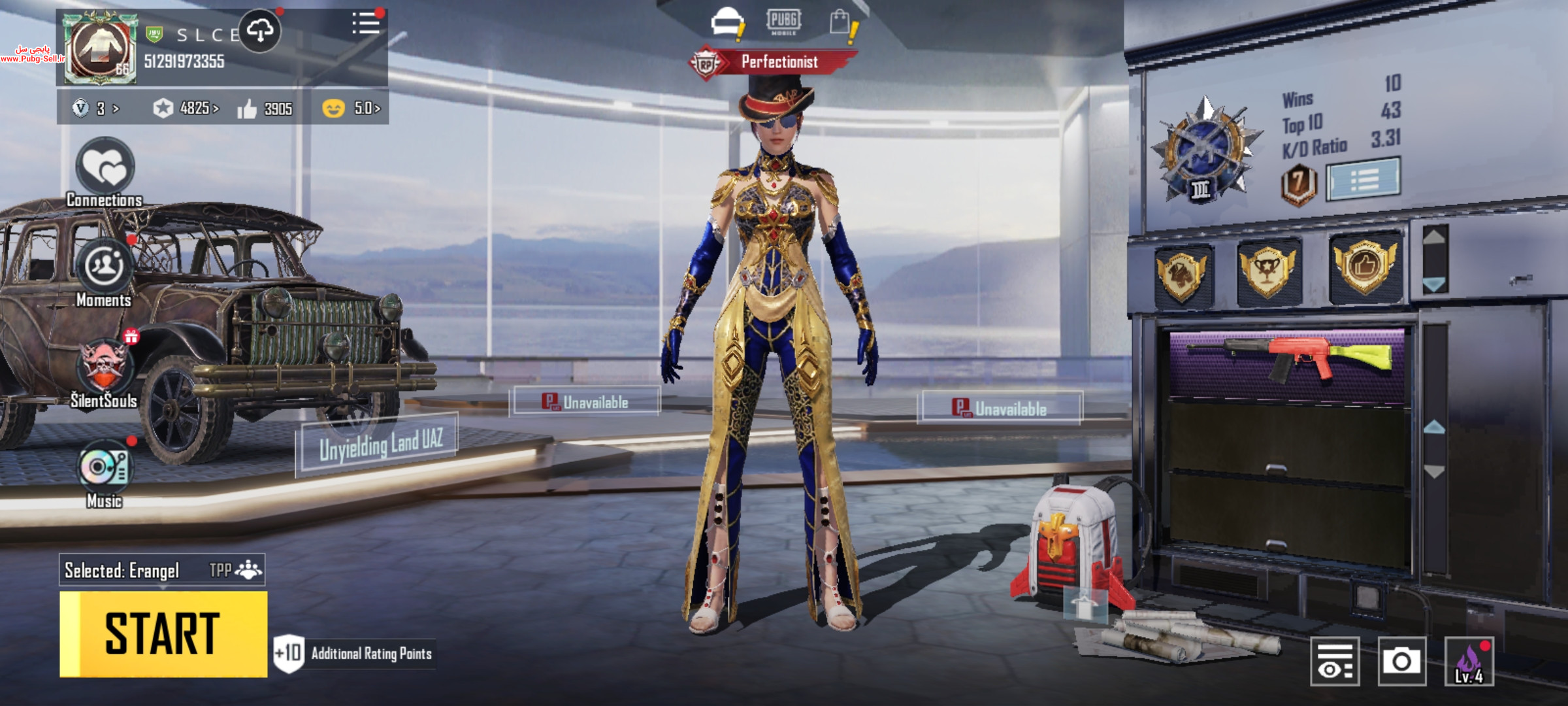
Task: Open the stats list button under K/D Ratio
Action: tap(1364, 178)
